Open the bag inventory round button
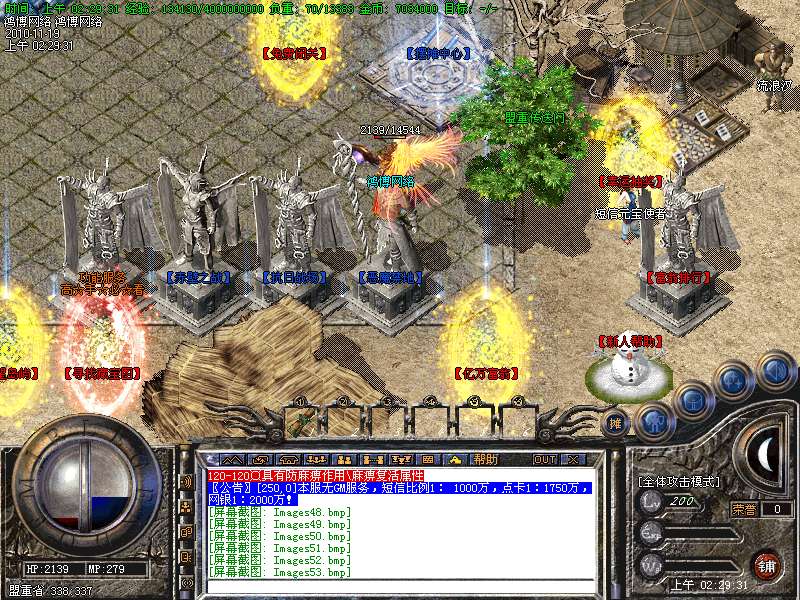This screenshot has height=600, width=800. [692, 401]
